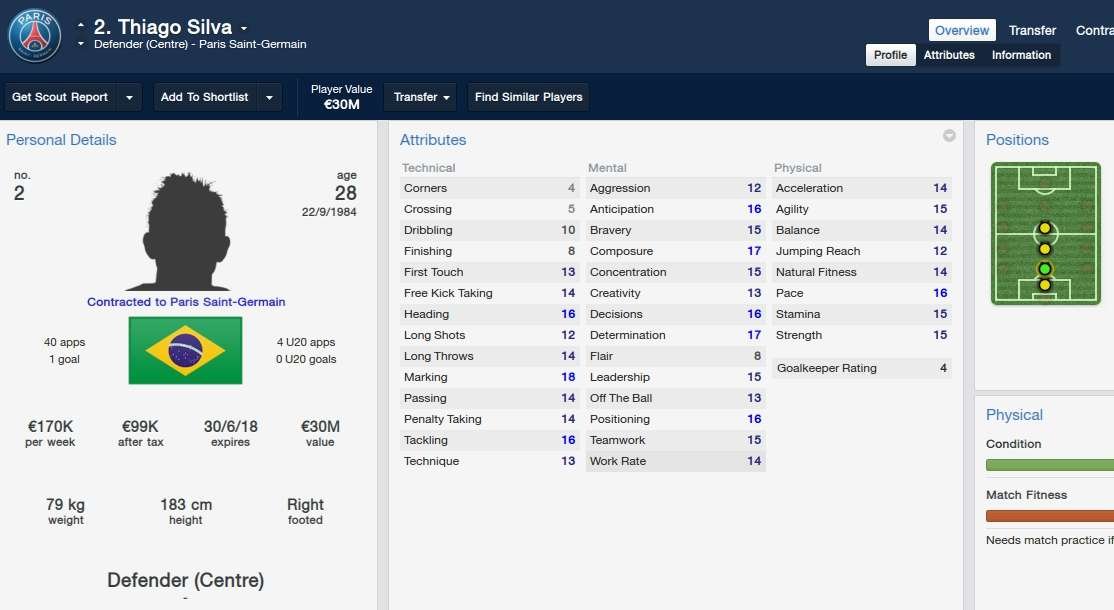Viewport: 1114px width, 610px height.
Task: Open the Positions panel header
Action: (x=1017, y=140)
